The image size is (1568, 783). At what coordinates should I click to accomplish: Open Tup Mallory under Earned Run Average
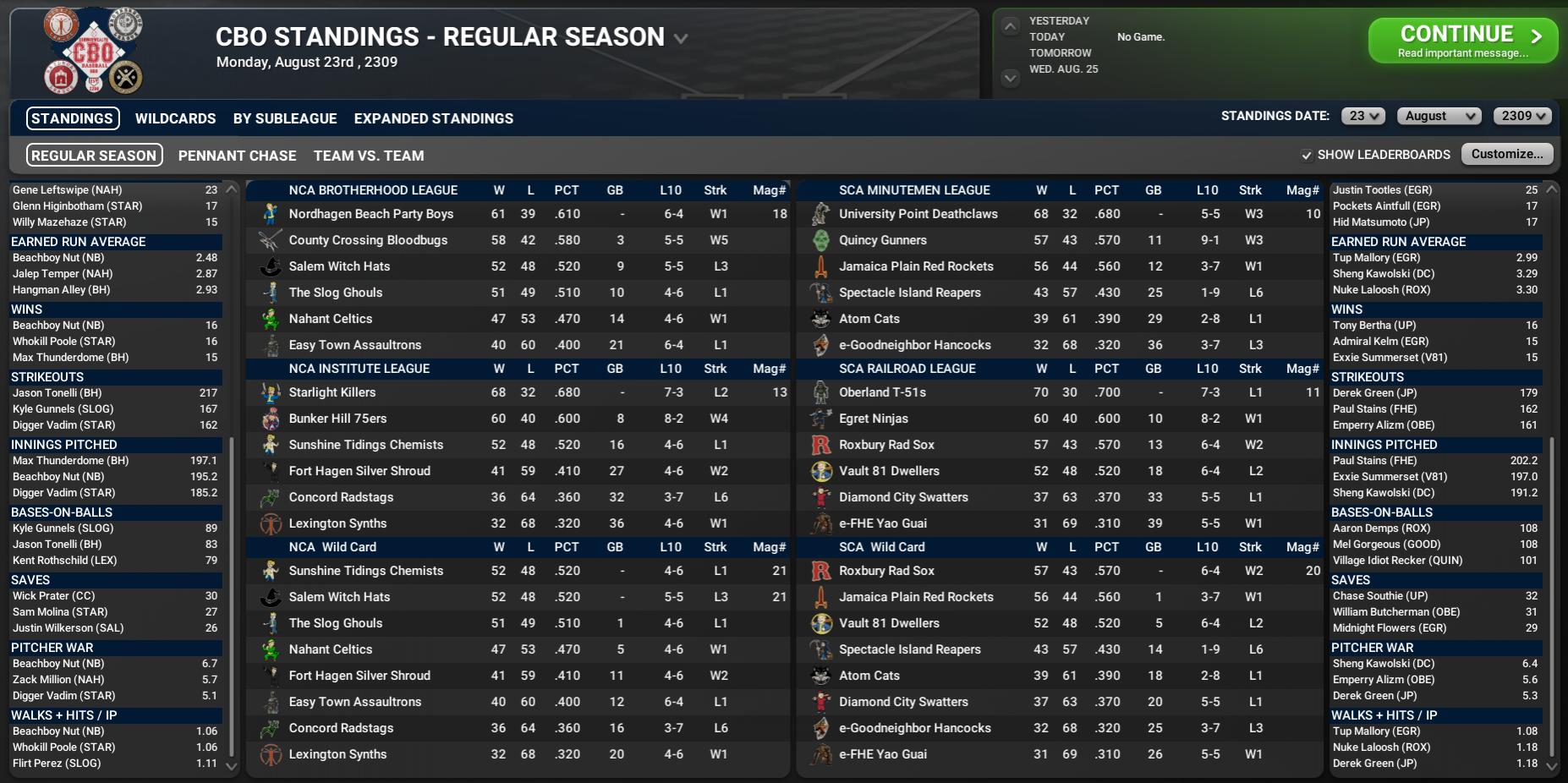pos(1376,258)
